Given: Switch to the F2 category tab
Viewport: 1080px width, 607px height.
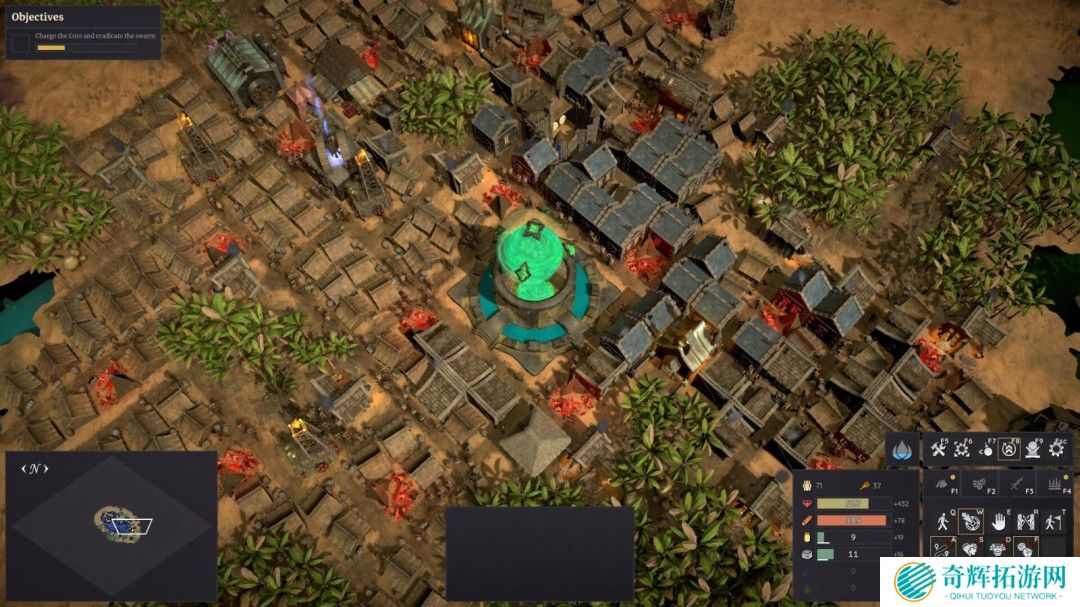Looking at the screenshot, I should click(979, 484).
